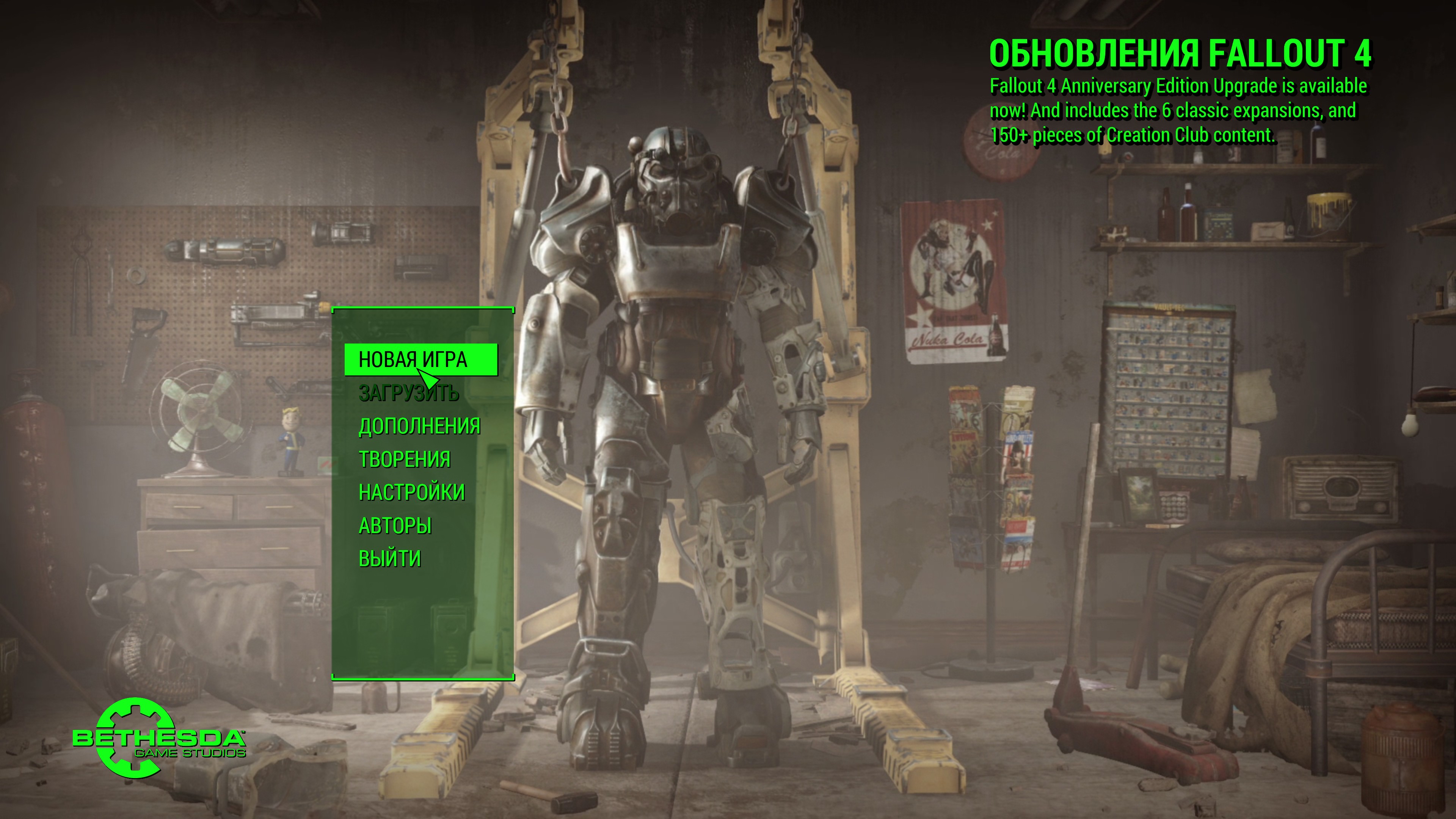Open the Творения creations menu
Screen dimensions: 1456x819
[405, 460]
